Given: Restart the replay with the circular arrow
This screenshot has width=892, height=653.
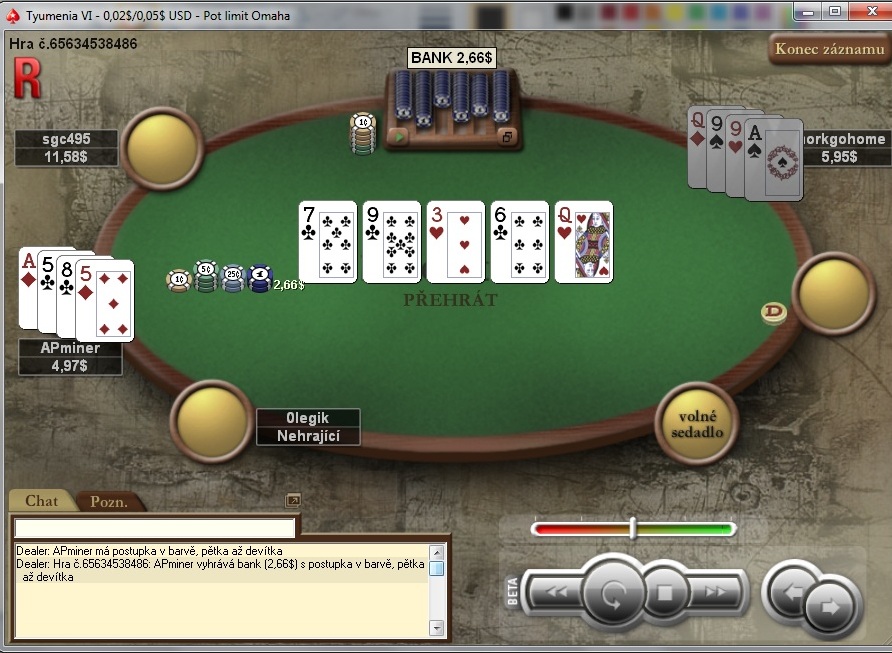Looking at the screenshot, I should coord(611,596).
